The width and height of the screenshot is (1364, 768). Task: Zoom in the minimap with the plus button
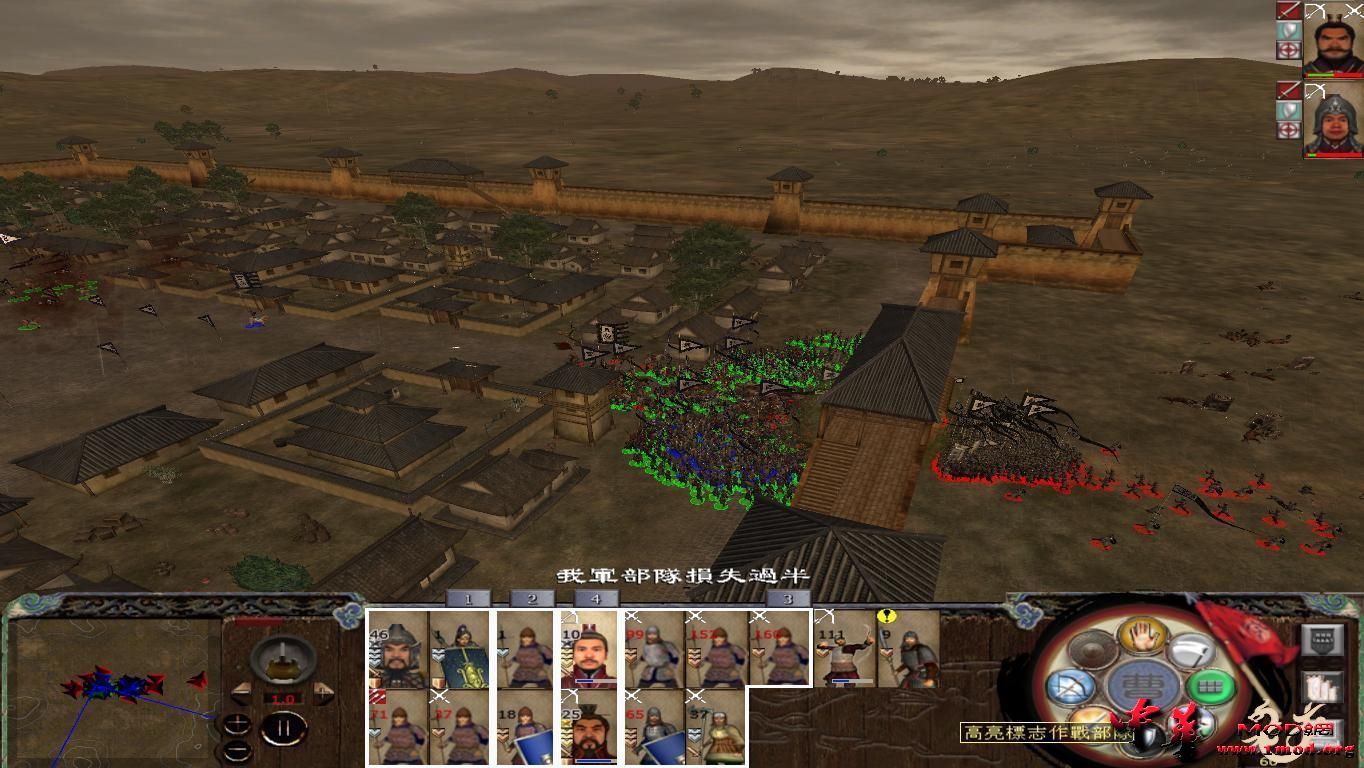238,725
